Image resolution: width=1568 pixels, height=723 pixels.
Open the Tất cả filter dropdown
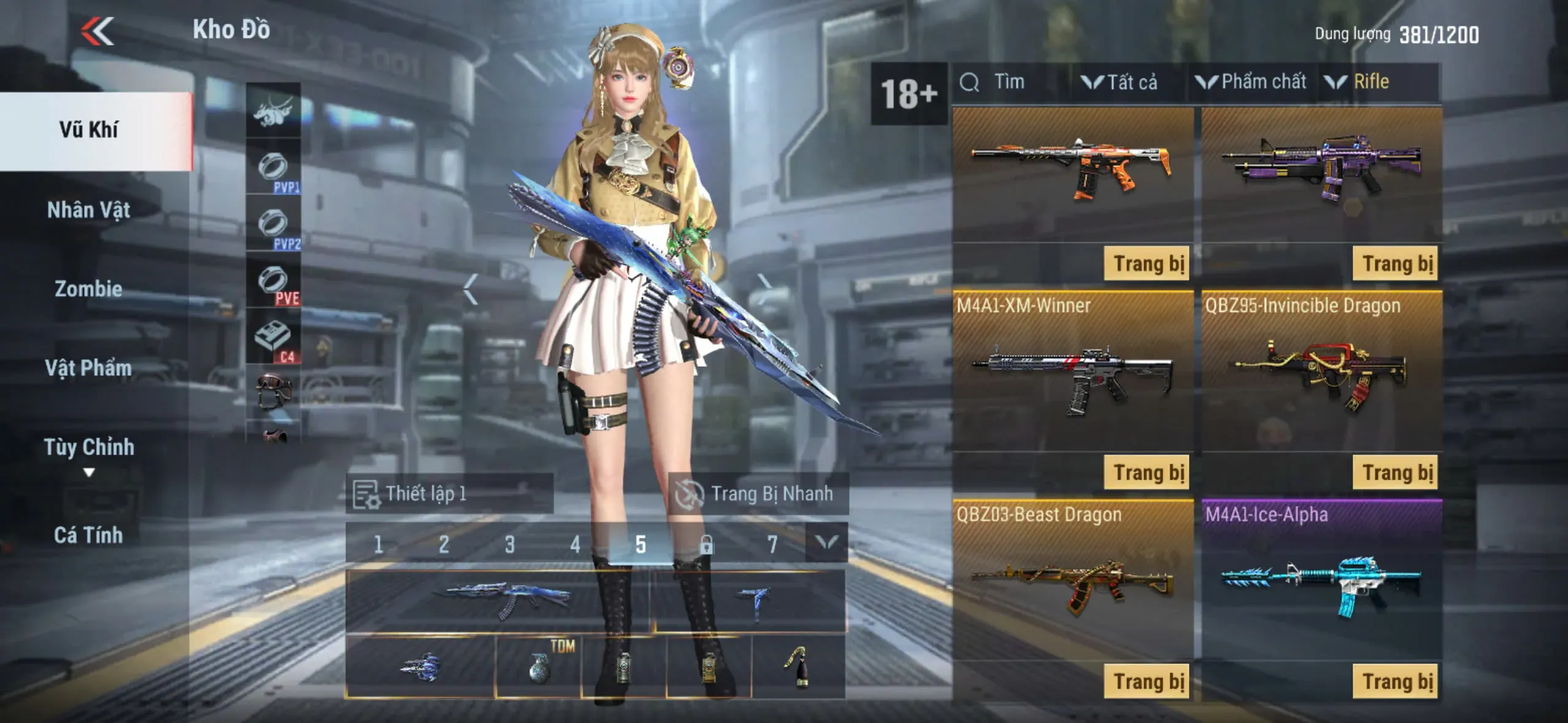pos(1120,82)
